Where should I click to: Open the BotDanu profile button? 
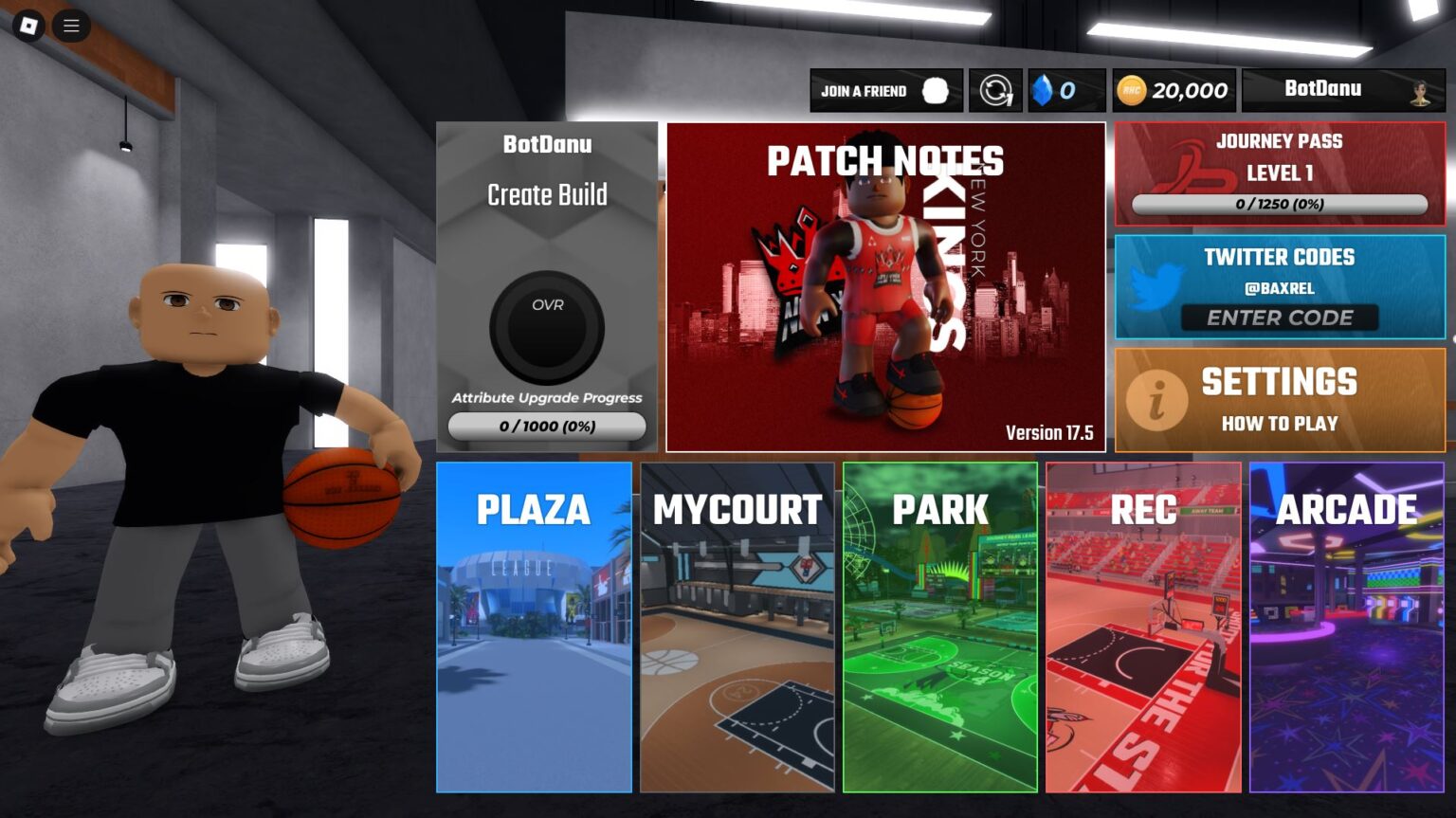pos(1343,90)
